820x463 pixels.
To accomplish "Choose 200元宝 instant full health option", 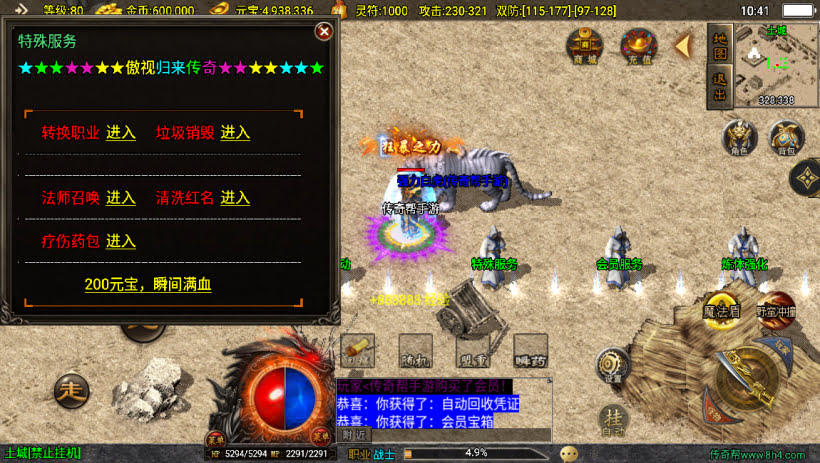I will [x=148, y=285].
